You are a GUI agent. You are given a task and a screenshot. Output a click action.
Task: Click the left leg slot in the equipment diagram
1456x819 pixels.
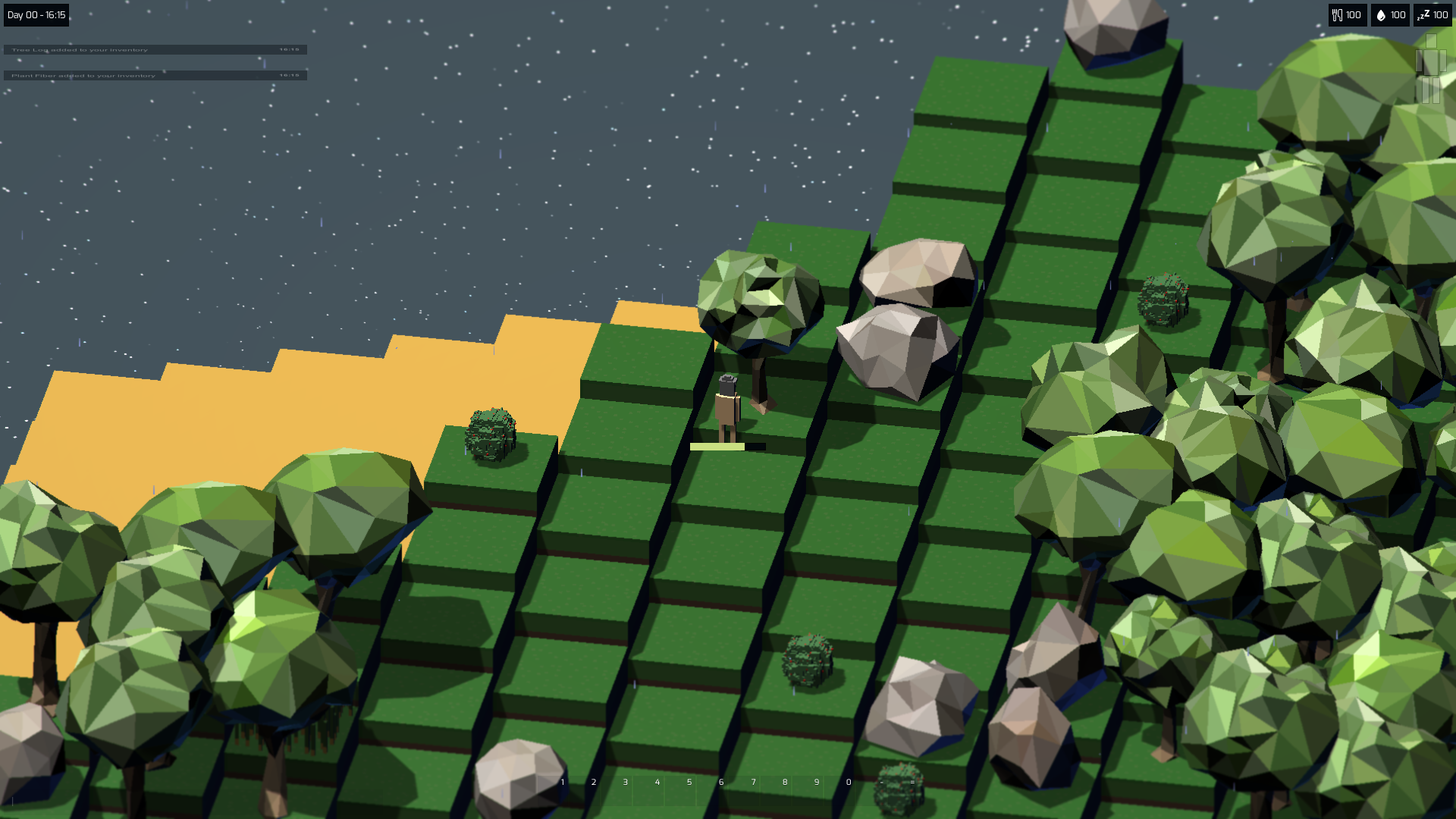pos(1426,90)
